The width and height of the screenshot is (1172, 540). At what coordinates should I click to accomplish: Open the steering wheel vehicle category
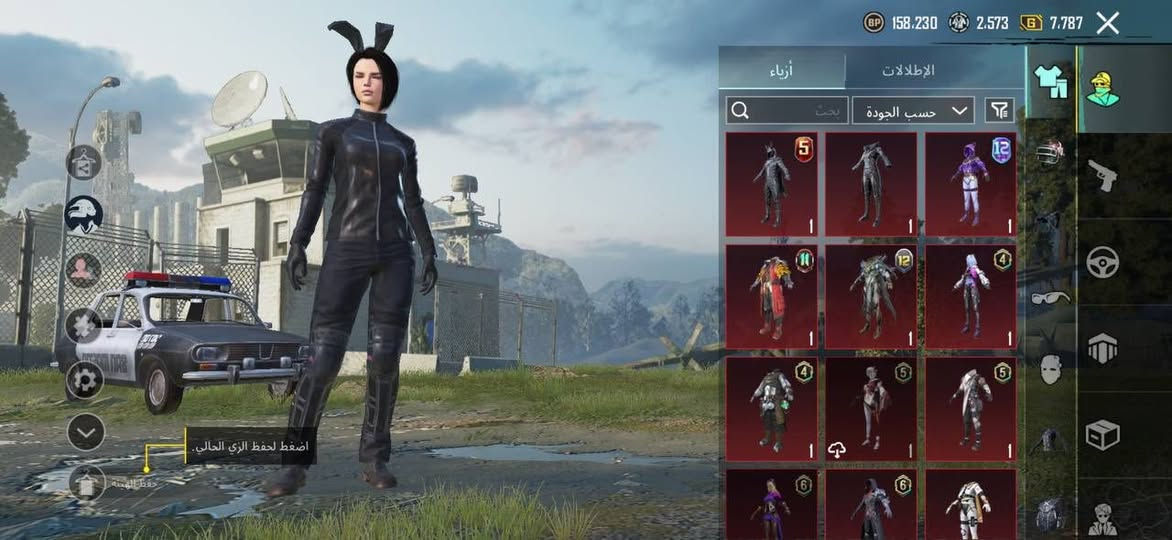(x=1102, y=262)
